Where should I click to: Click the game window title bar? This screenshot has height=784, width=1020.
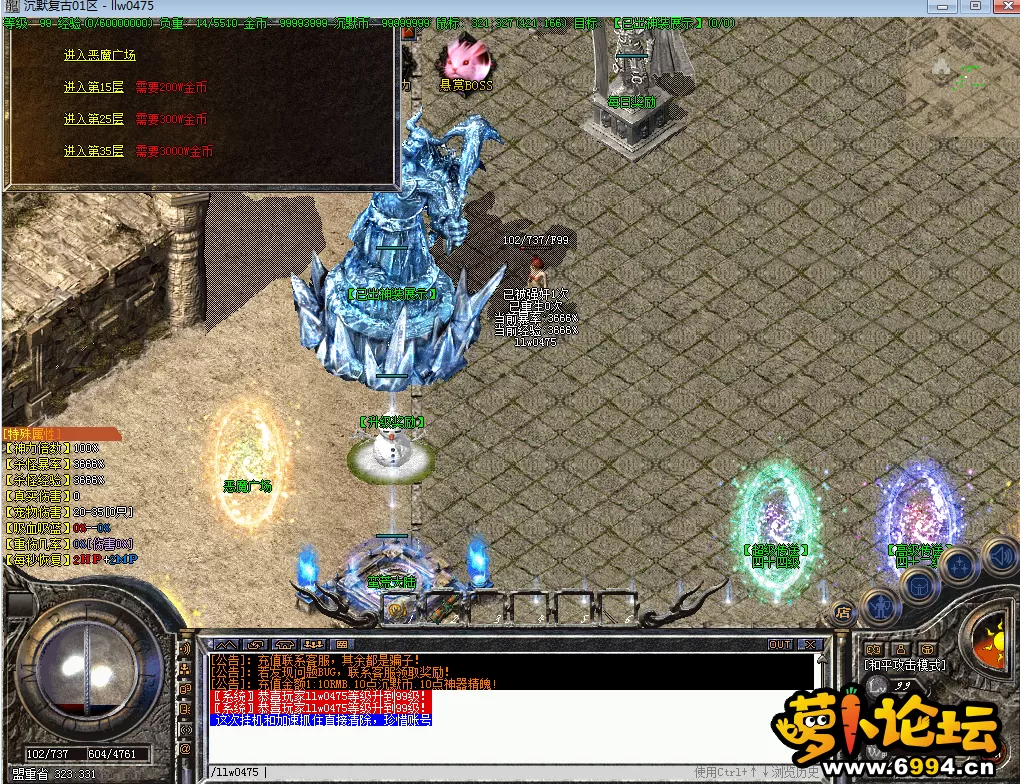tap(500, 7)
